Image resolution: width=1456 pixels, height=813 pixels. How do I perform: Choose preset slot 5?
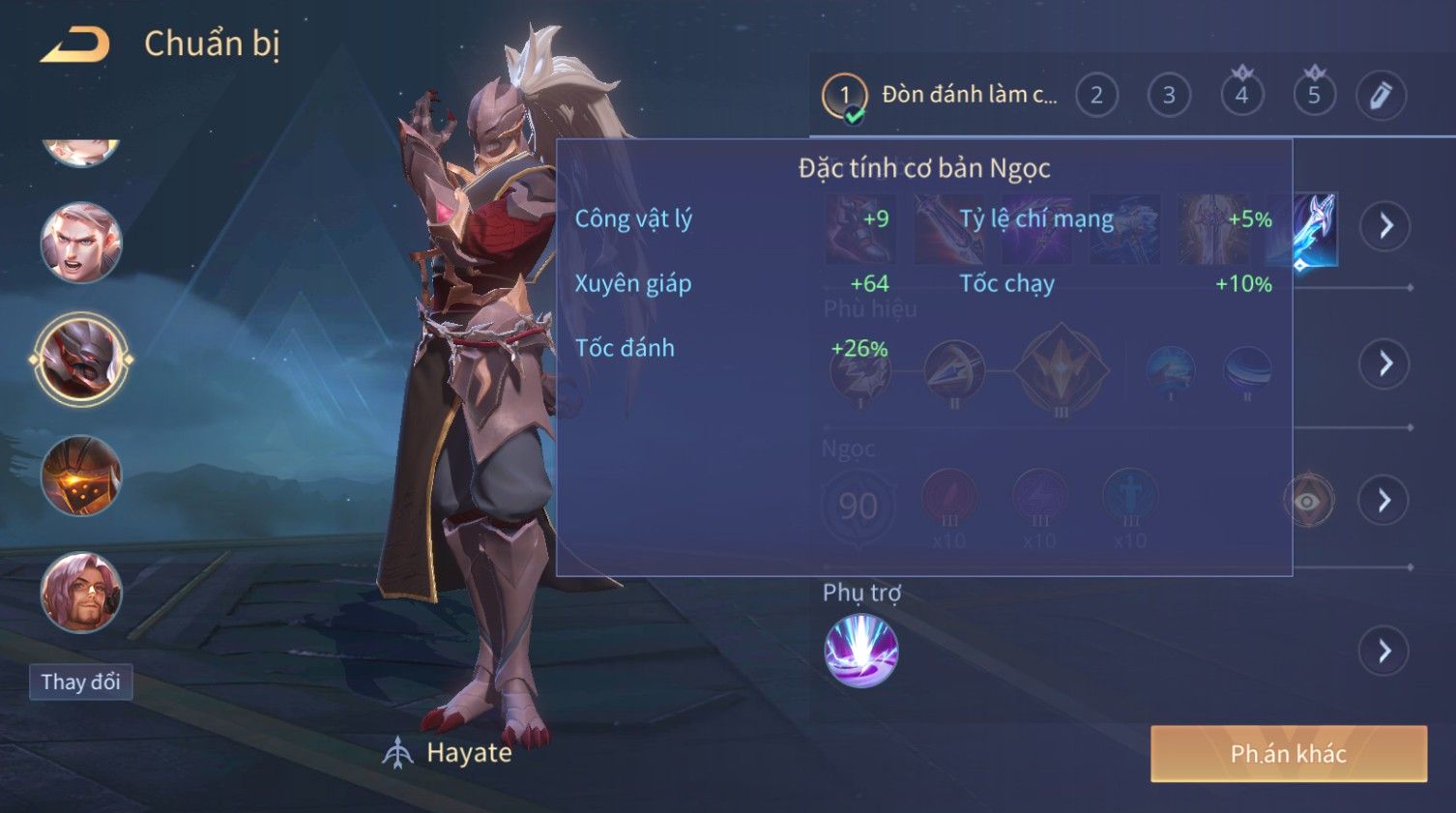click(1314, 95)
